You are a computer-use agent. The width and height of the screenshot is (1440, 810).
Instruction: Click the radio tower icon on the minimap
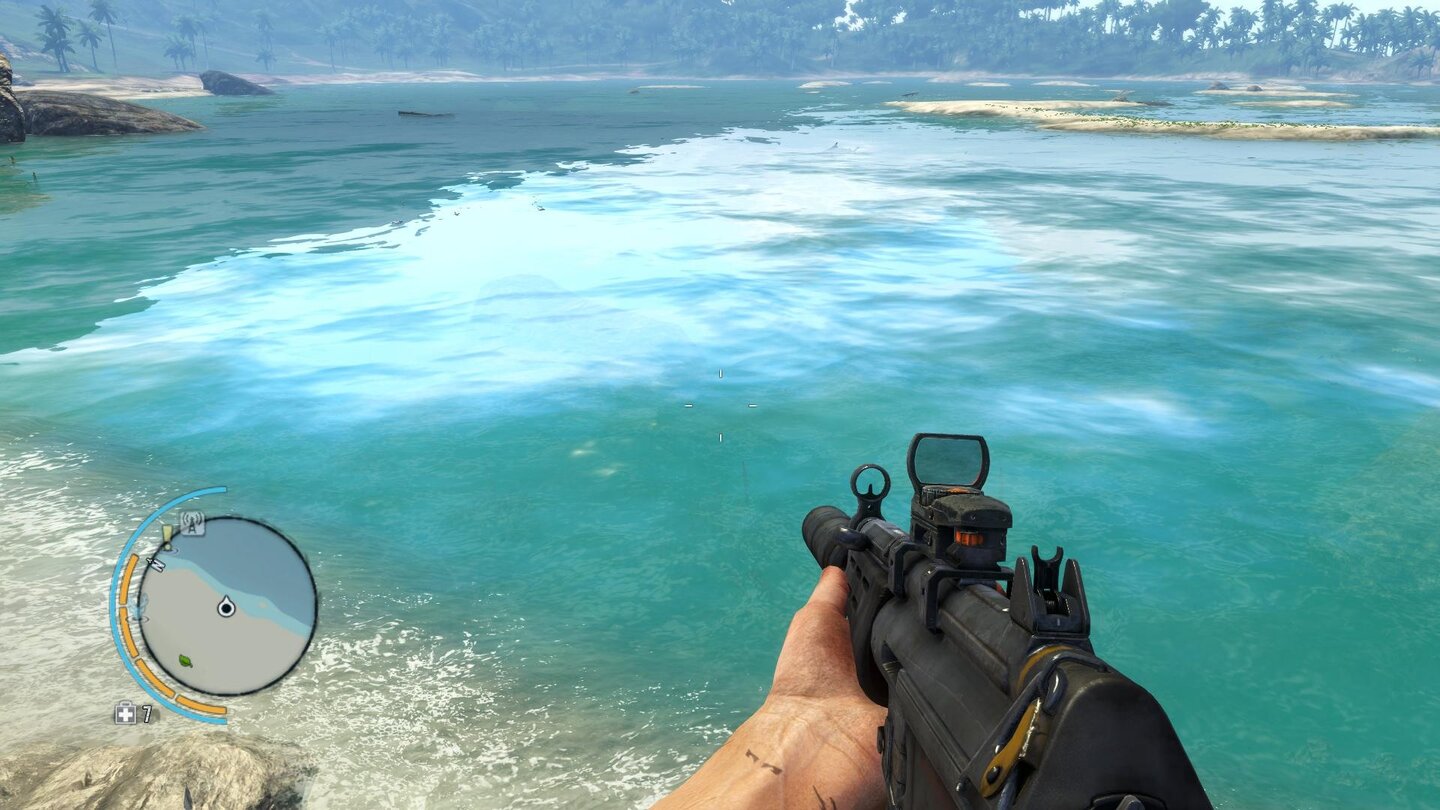click(x=192, y=523)
